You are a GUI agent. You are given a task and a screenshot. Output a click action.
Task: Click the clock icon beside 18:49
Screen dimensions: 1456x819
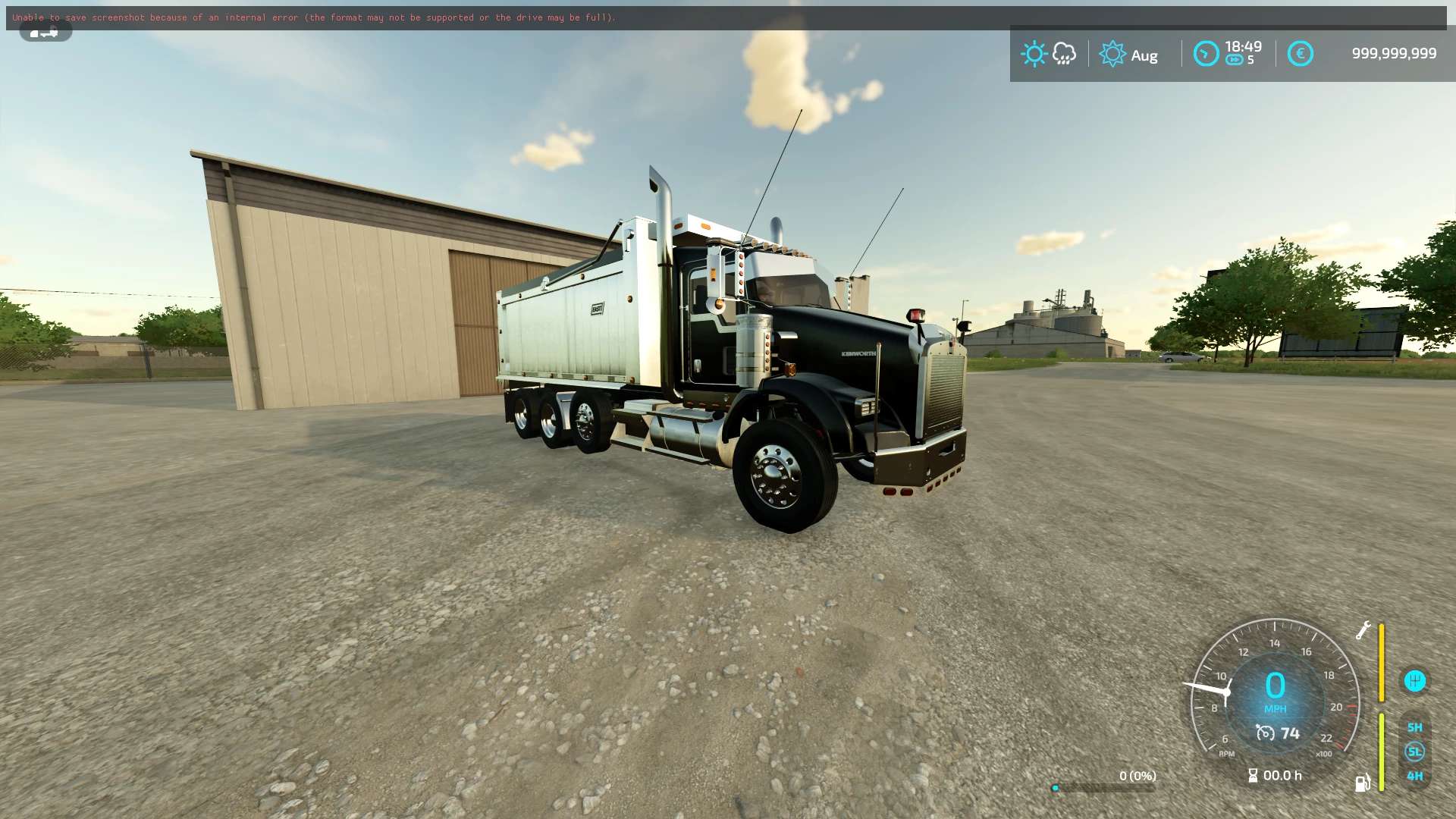pyautogui.click(x=1206, y=54)
